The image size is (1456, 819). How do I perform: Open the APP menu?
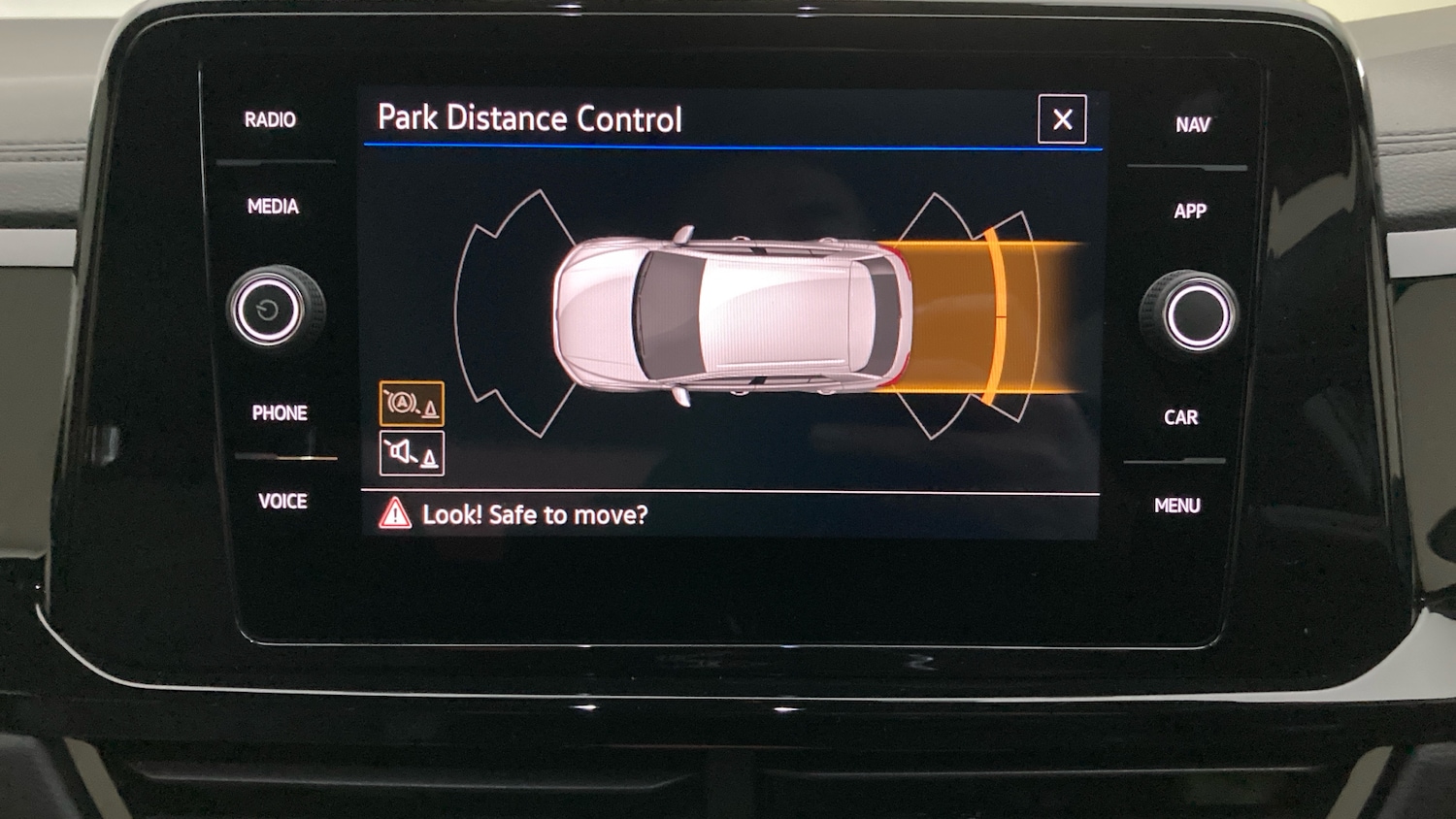tap(1191, 211)
